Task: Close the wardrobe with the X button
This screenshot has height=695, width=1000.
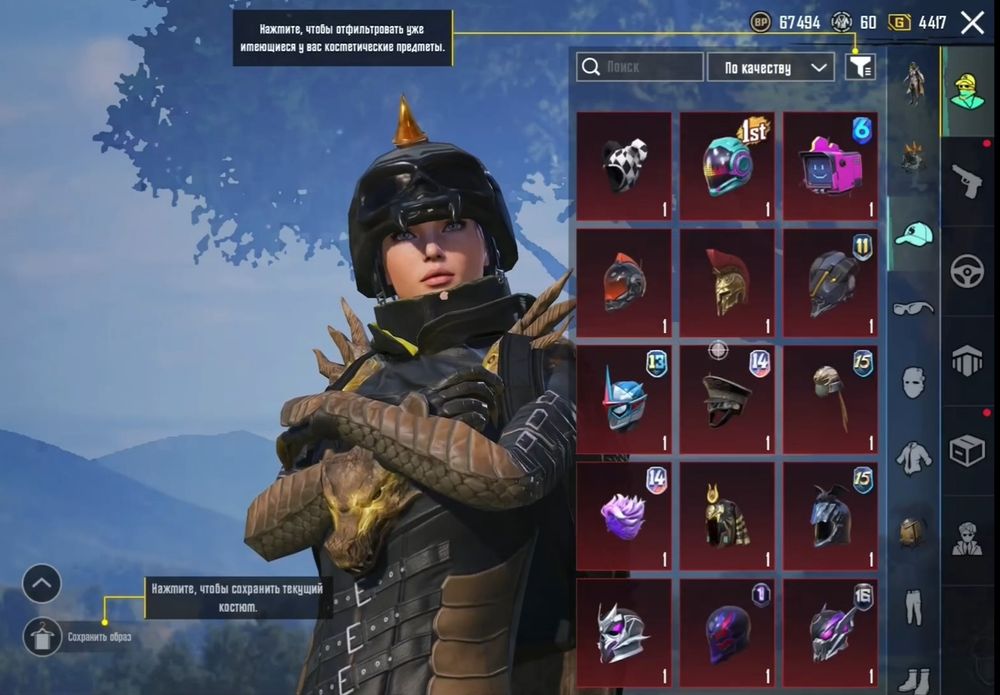Action: click(972, 23)
